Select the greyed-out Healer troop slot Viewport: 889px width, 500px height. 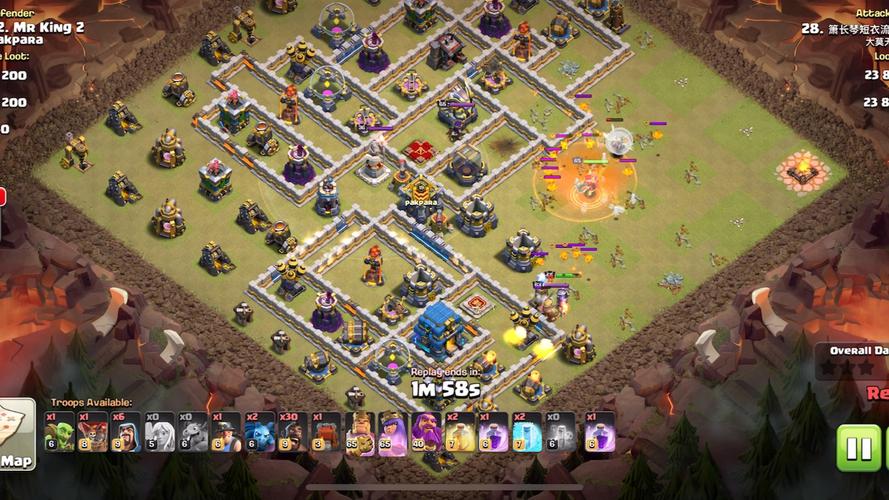[159, 431]
